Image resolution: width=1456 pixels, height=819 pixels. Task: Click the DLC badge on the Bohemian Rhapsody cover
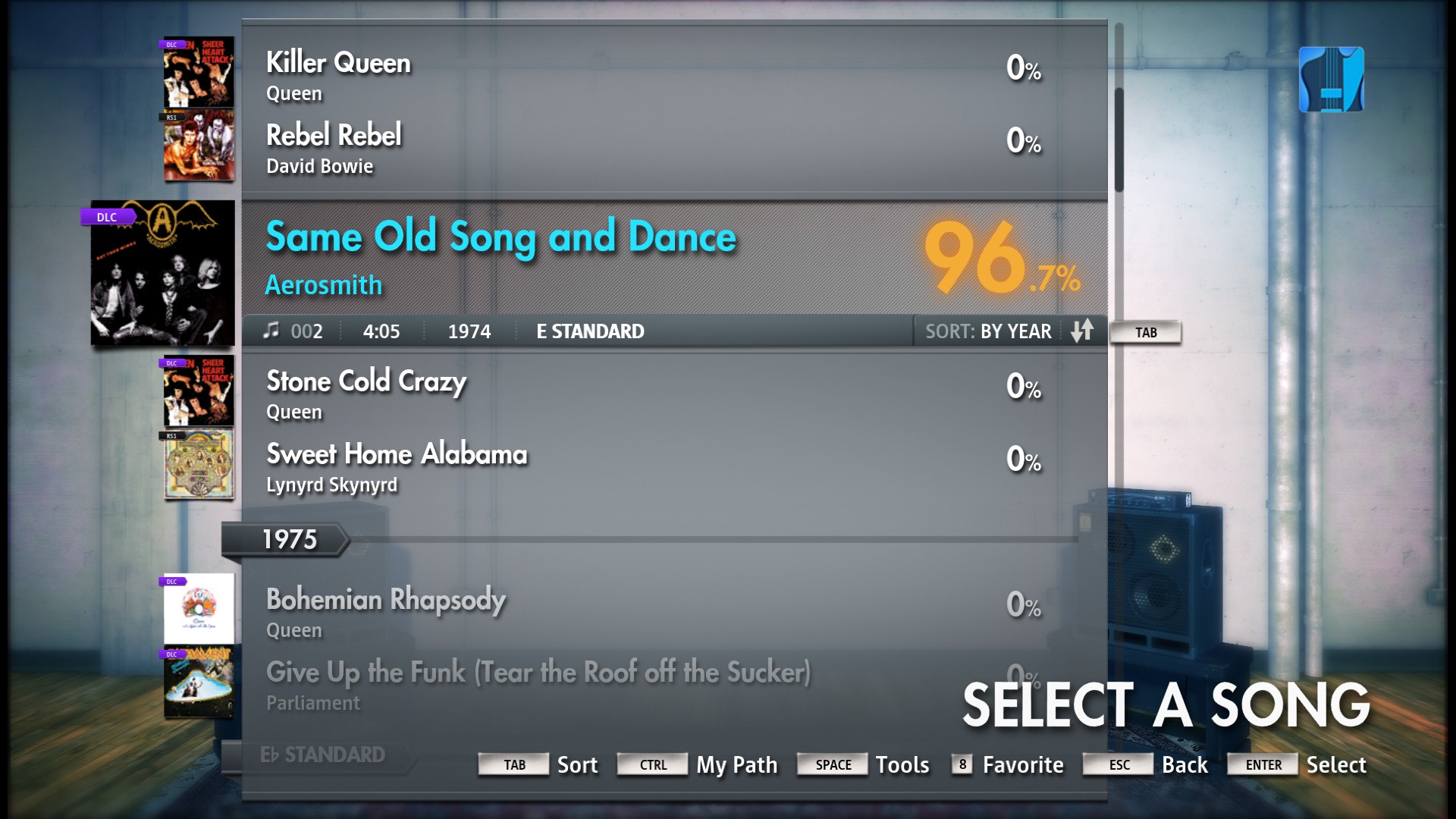[173, 581]
